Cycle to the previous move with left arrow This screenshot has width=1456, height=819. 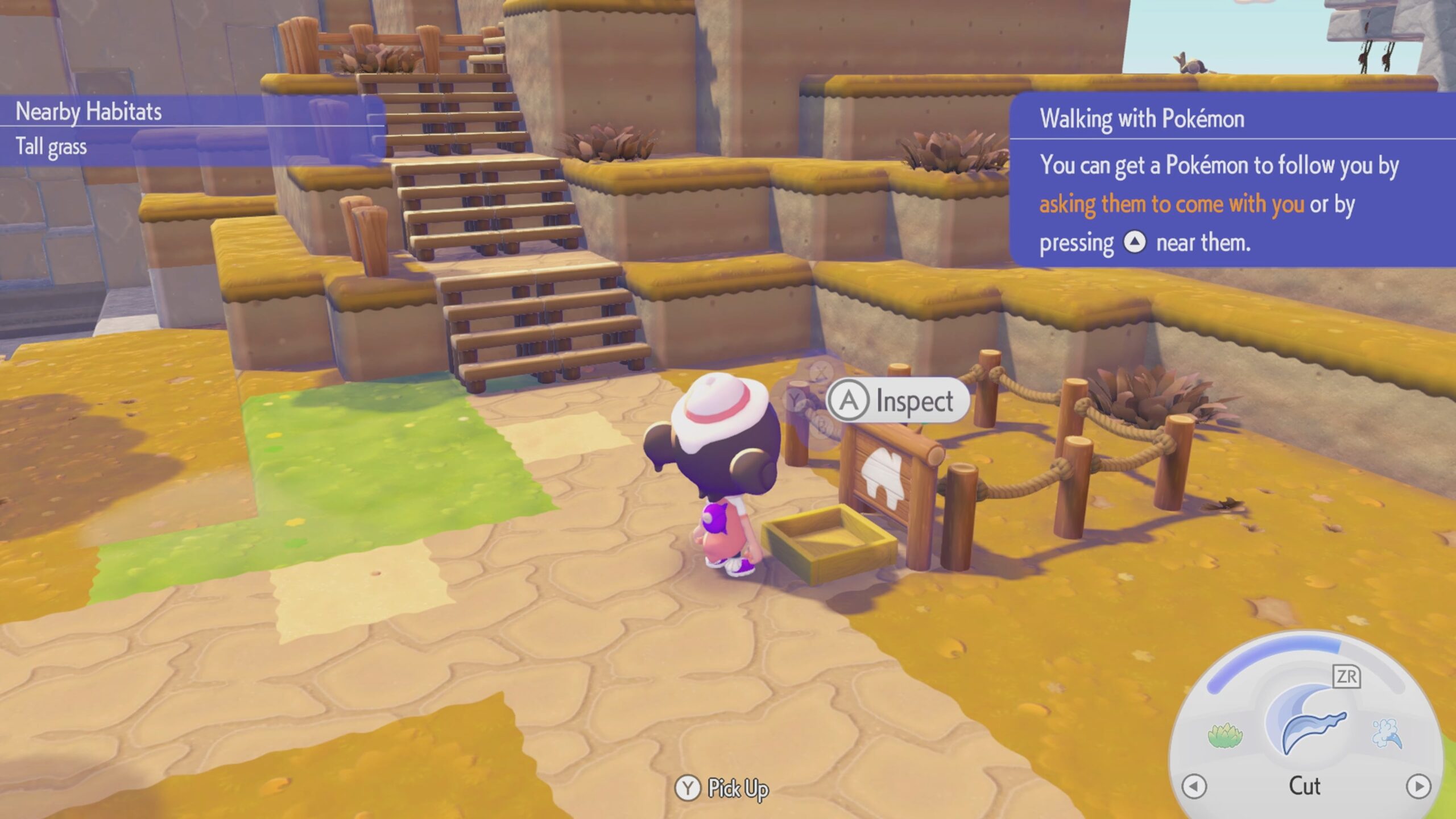pos(1194,787)
